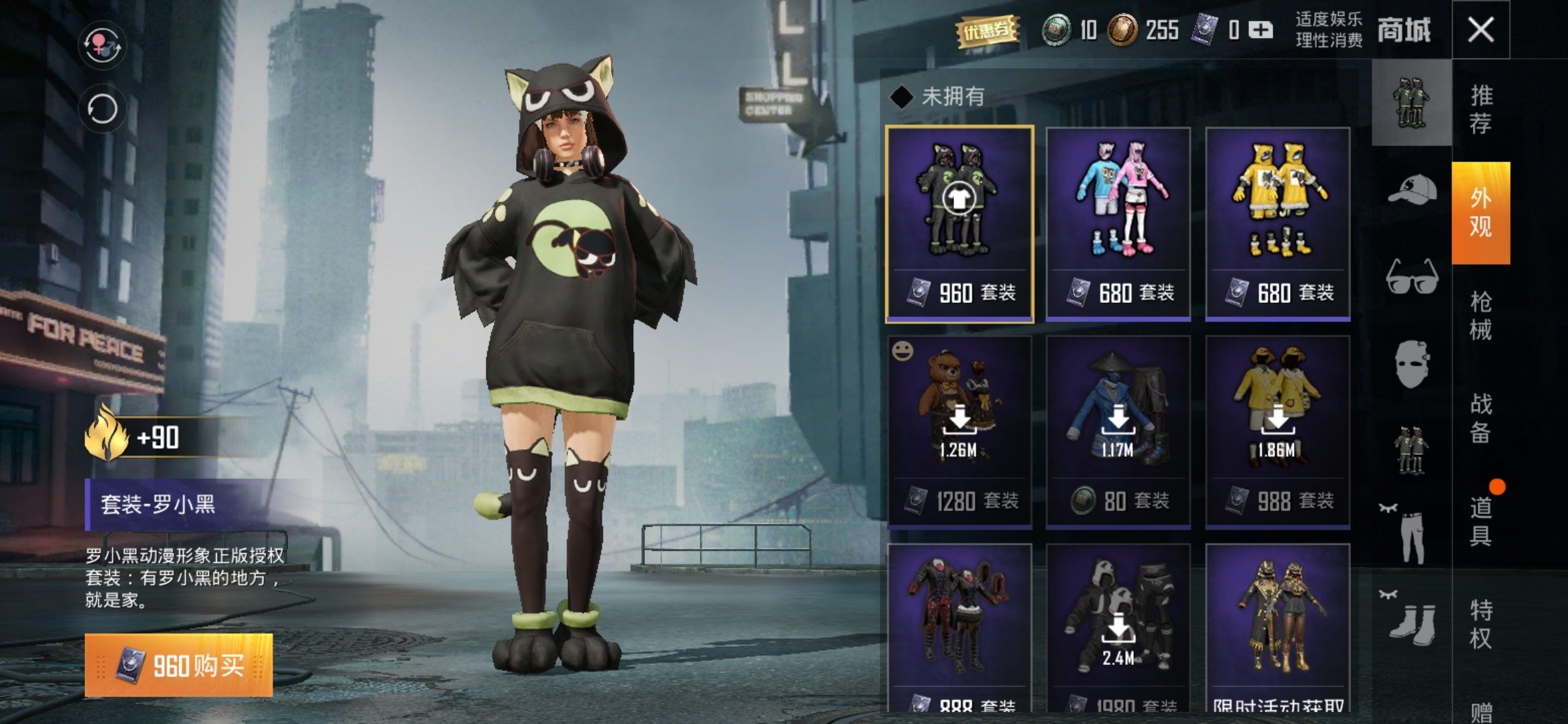Viewport: 1568px width, 724px height.
Task: Switch to the 外观 appearance tab
Action: click(1481, 213)
